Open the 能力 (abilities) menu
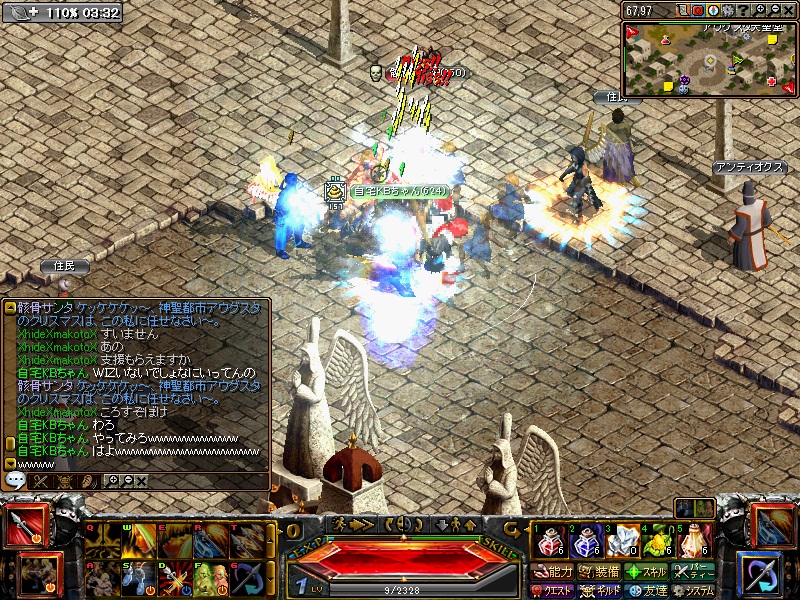Screen dimensions: 800x600 click(x=553, y=572)
